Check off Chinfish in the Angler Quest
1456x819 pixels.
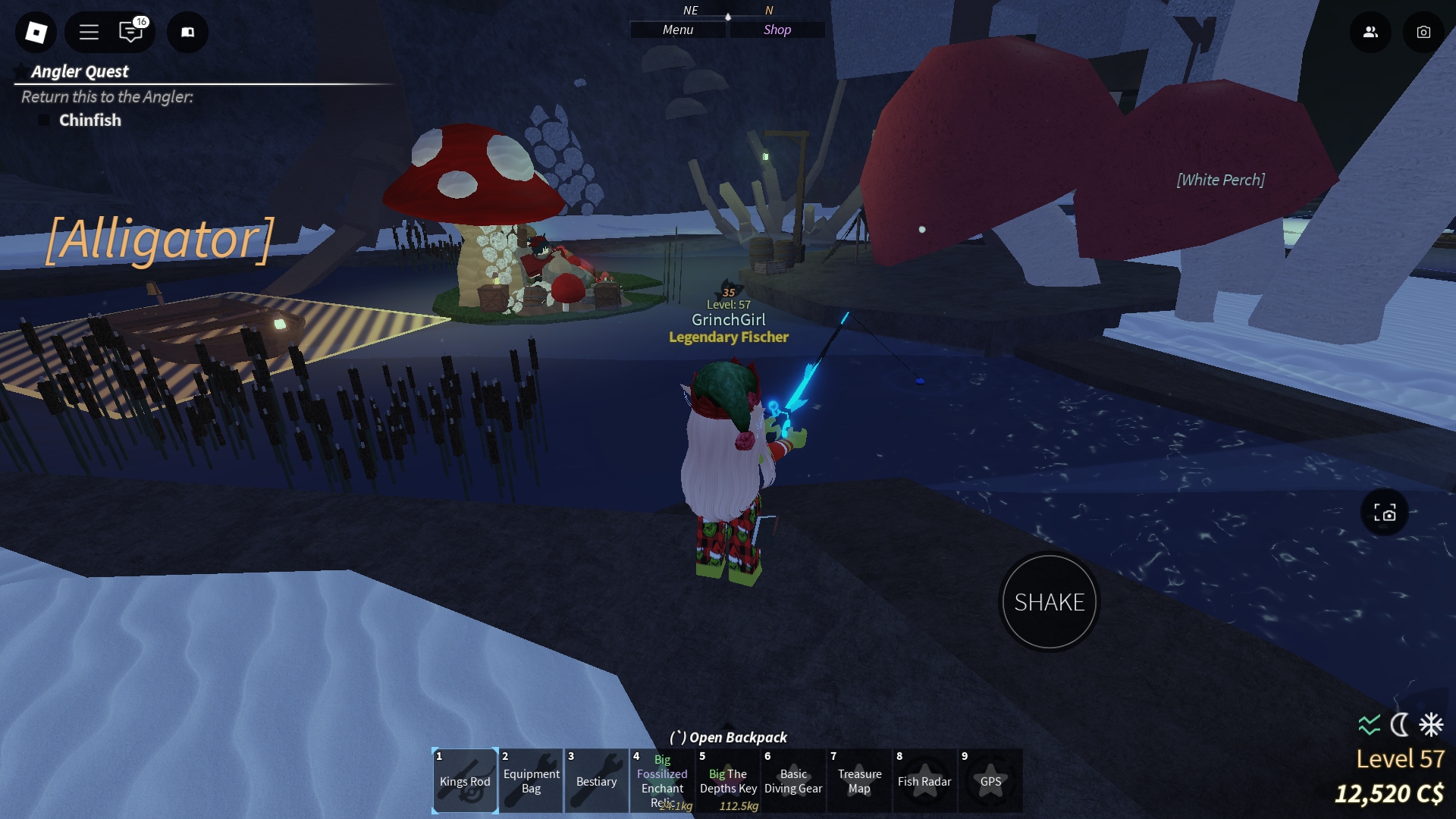pyautogui.click(x=43, y=119)
